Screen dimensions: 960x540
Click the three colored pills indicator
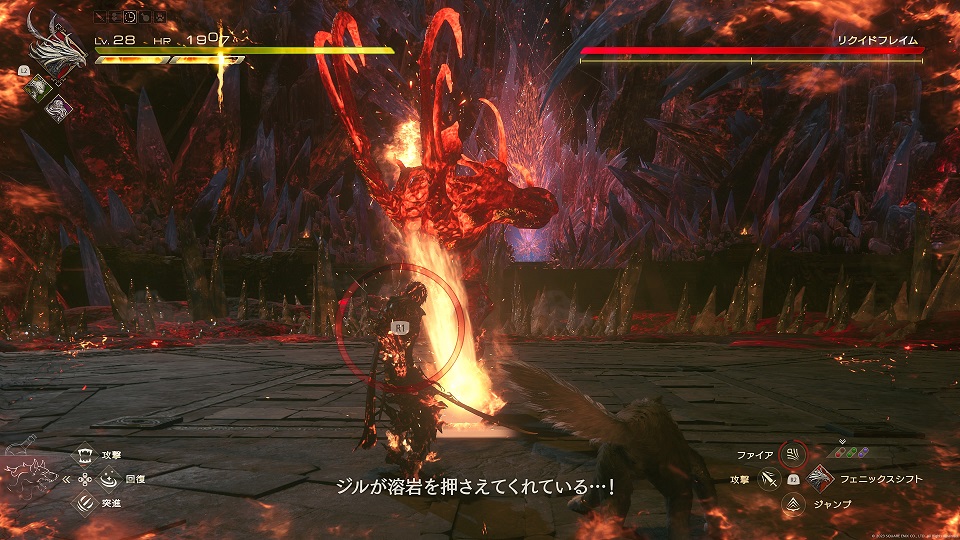click(x=849, y=450)
